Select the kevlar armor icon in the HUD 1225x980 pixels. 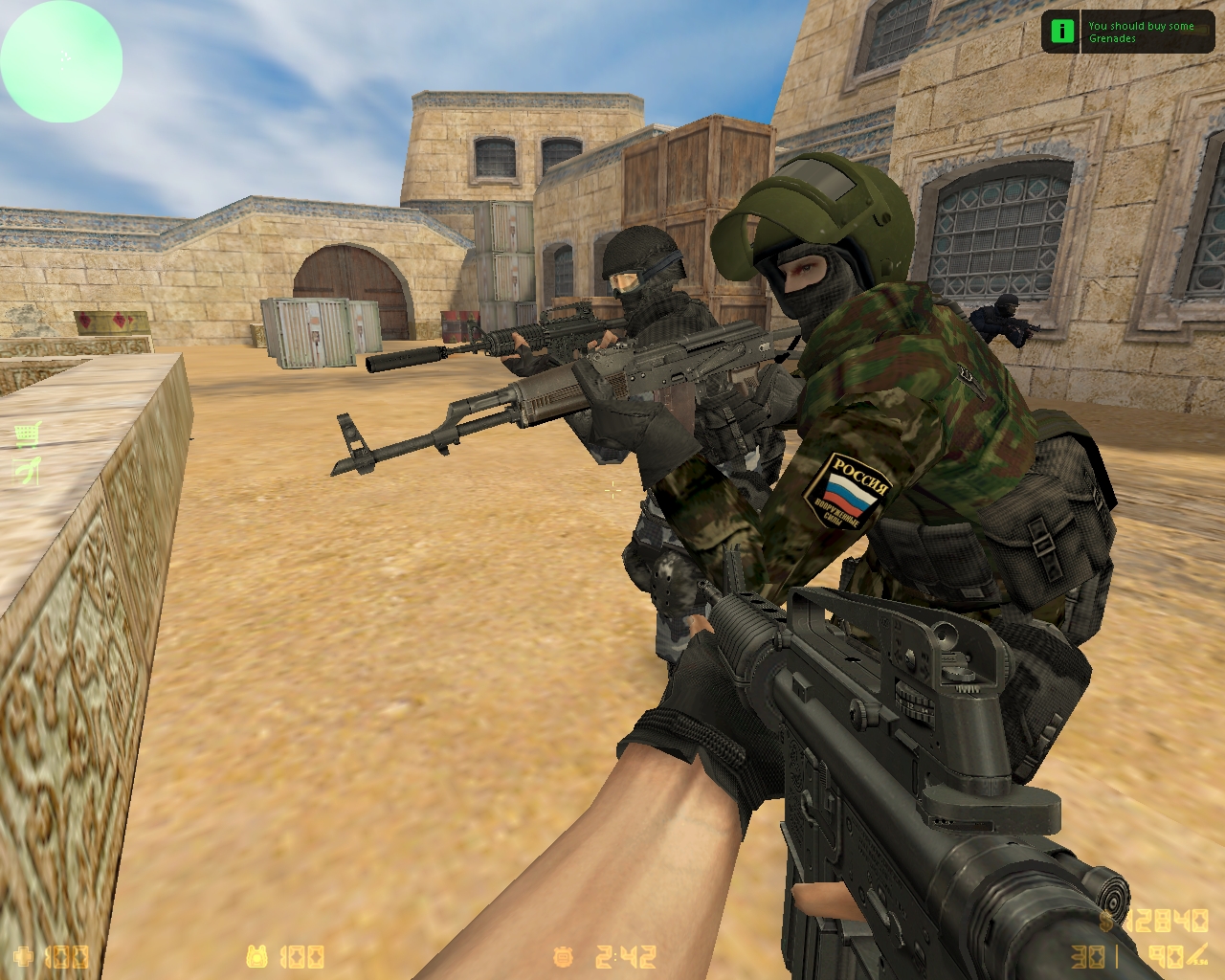(258, 957)
